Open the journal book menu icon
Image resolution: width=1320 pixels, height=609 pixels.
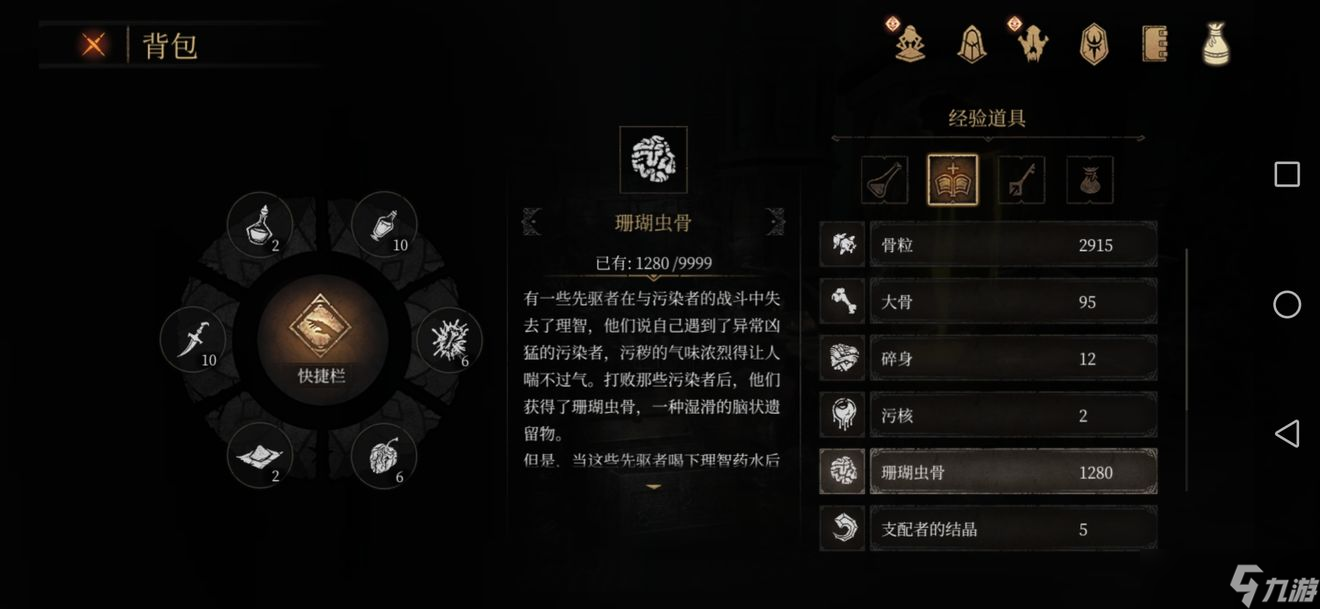coord(1155,43)
